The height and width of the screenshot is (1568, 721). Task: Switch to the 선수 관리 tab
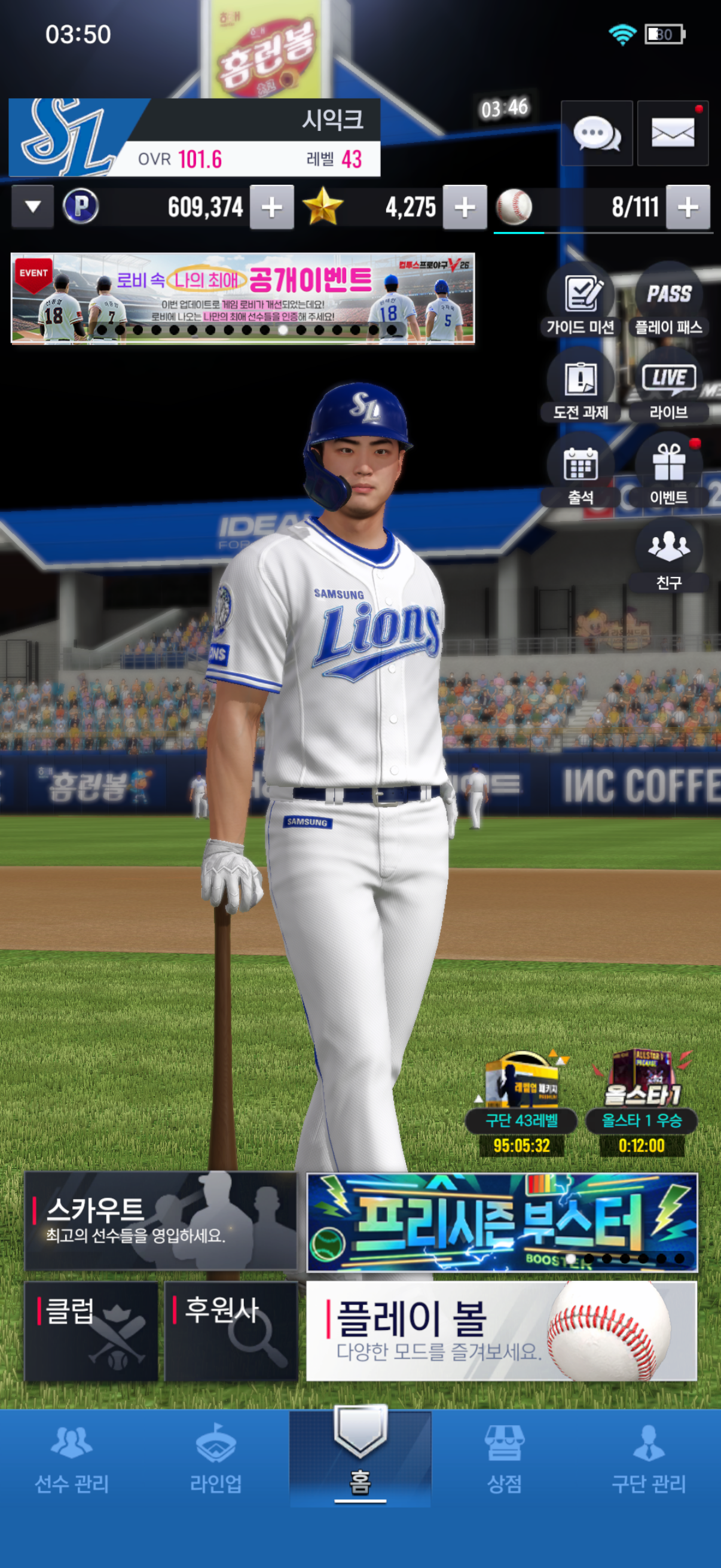pyautogui.click(x=72, y=1460)
